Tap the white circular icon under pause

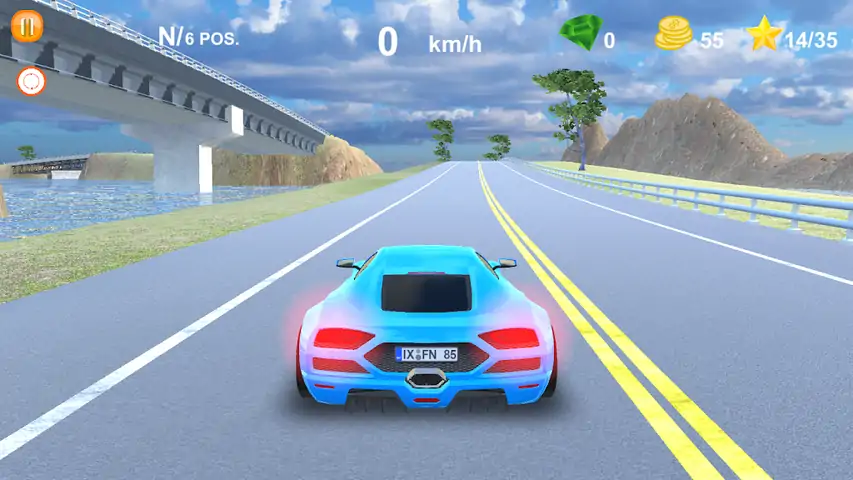[32, 82]
